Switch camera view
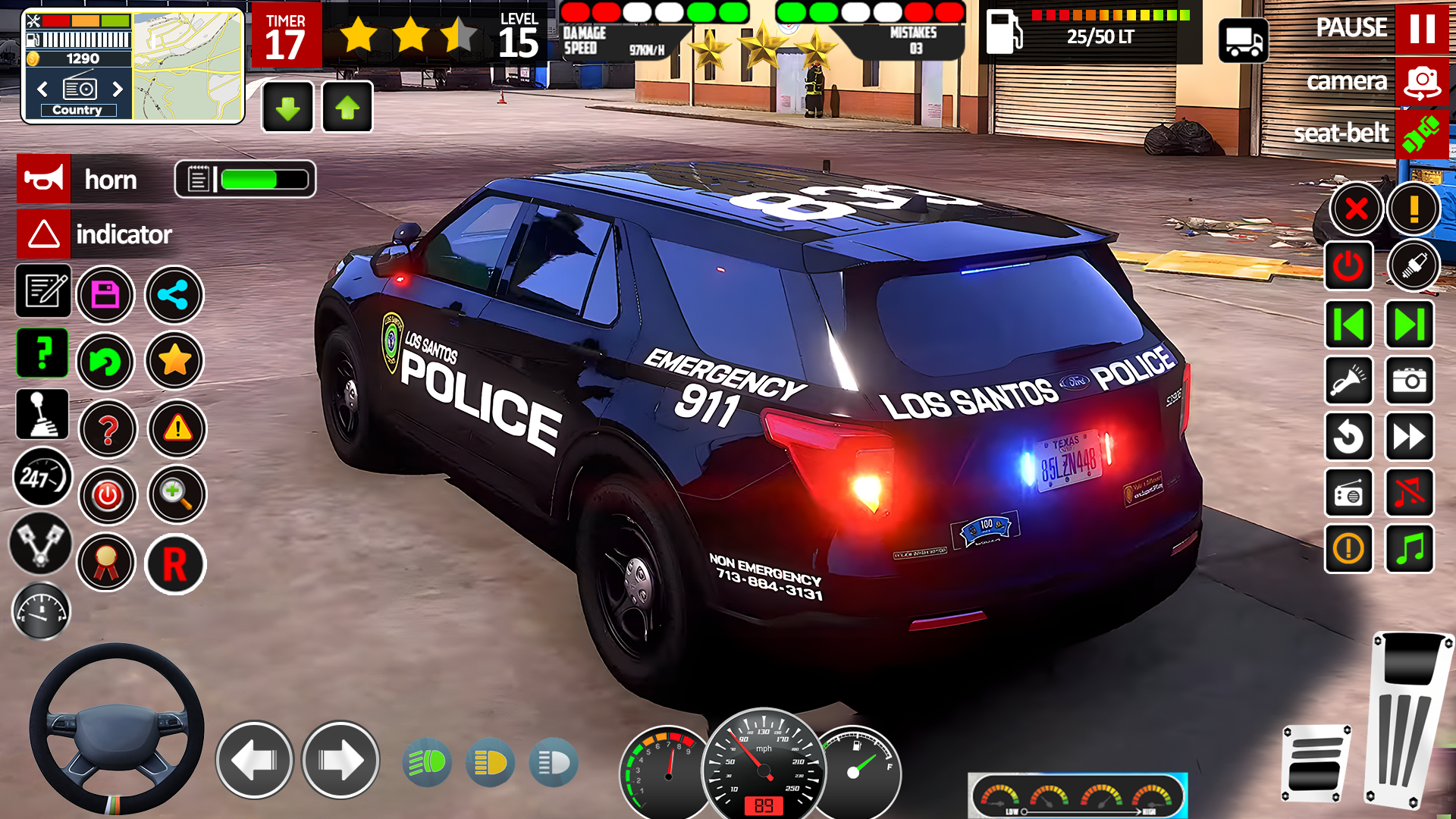1456x819 pixels. pos(1421,83)
